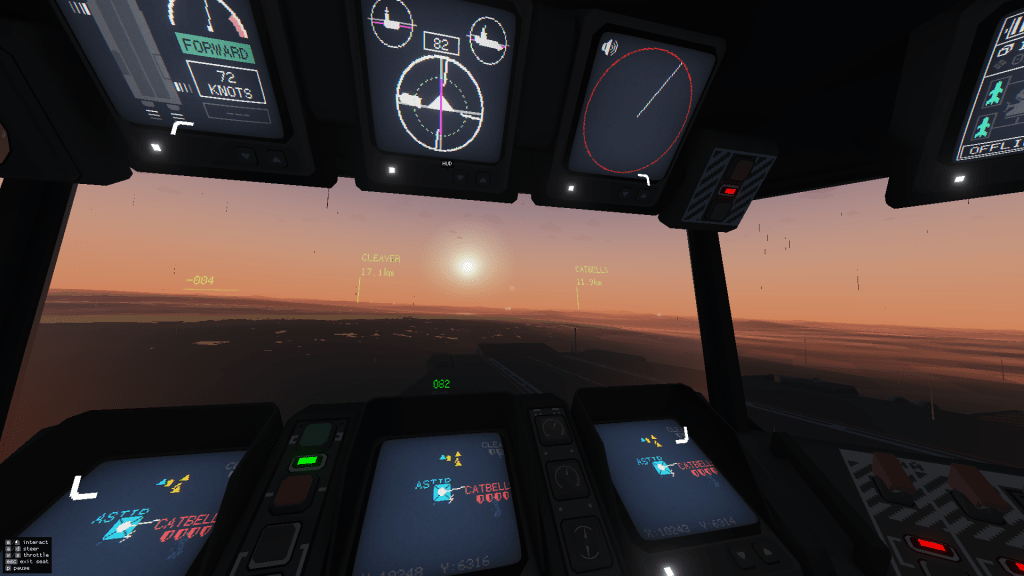This screenshot has height=576, width=1024.
Task: Click the red button on the hazard-striped panel
Action: (x=729, y=190)
